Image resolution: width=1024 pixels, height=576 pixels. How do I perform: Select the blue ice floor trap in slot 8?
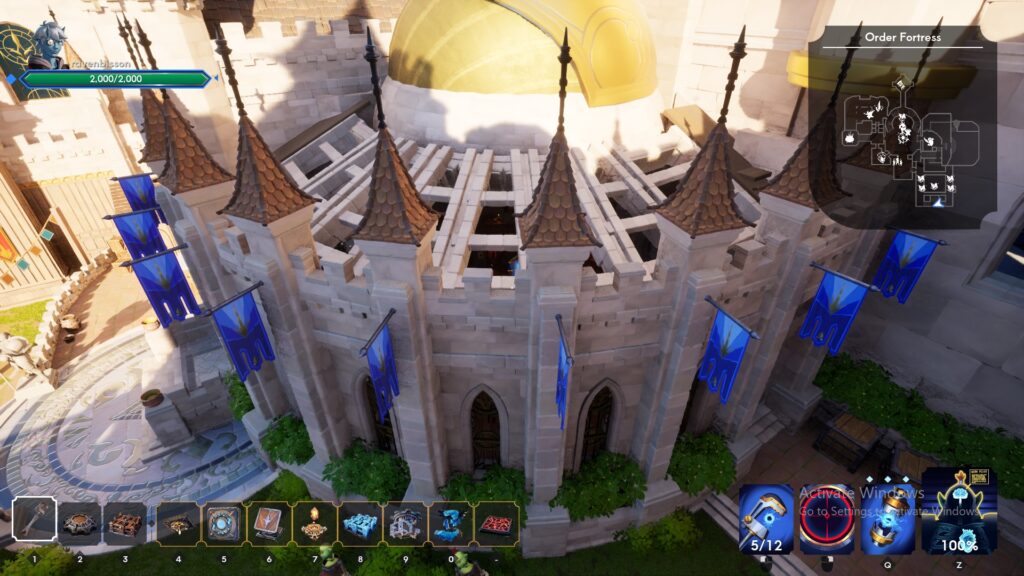[359, 523]
